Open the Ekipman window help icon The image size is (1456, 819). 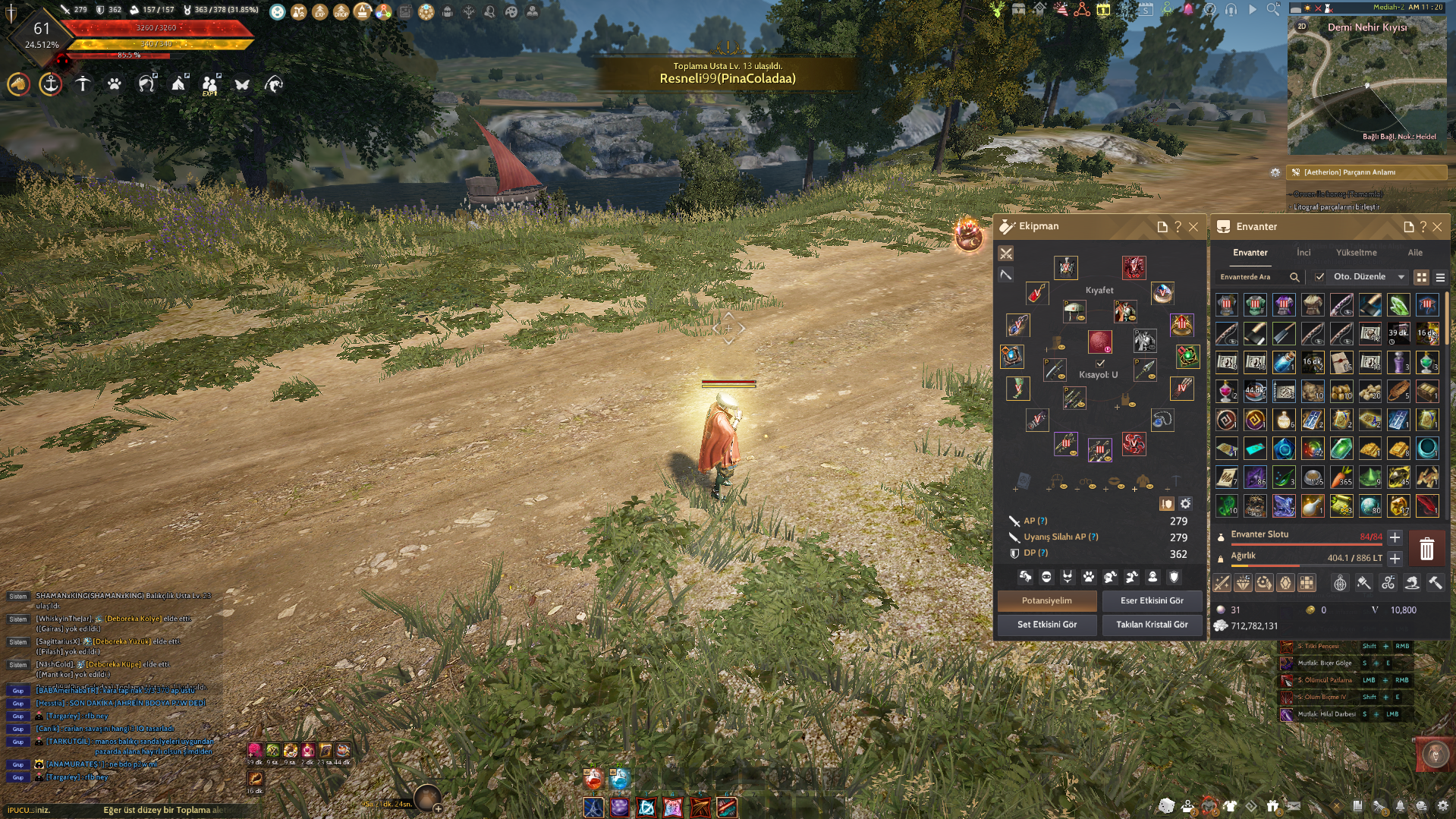click(x=1178, y=227)
